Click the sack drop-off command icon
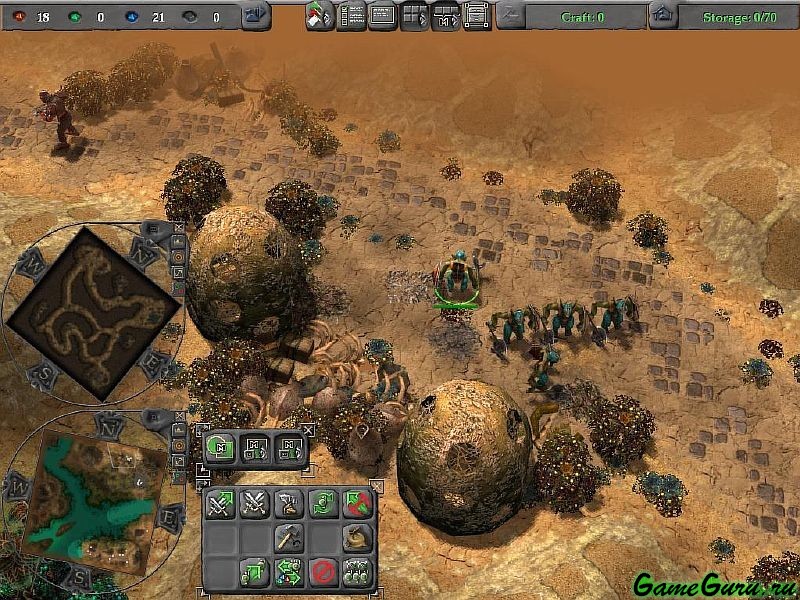The image size is (800, 600). pos(355,538)
